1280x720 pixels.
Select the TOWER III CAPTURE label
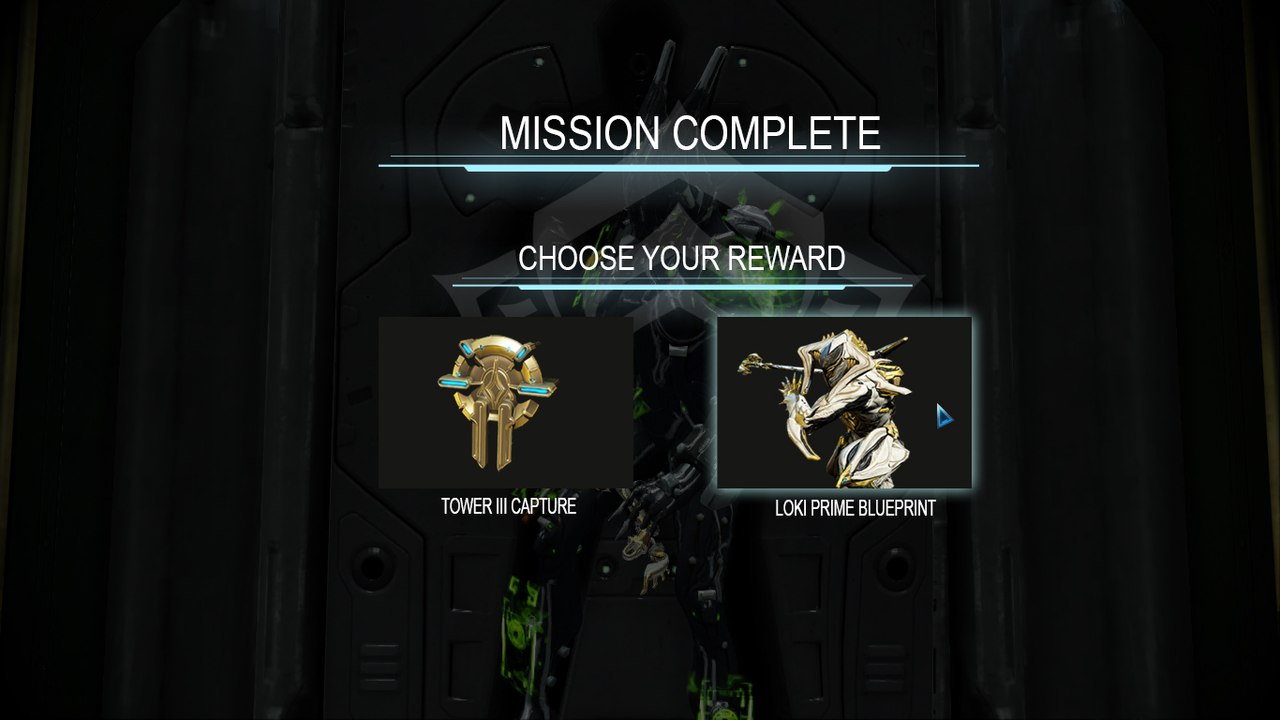(x=508, y=507)
